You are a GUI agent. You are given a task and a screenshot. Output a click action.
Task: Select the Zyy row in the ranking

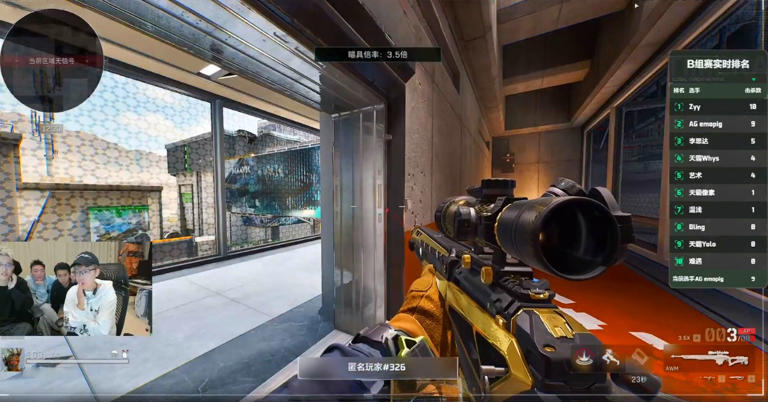[718, 106]
